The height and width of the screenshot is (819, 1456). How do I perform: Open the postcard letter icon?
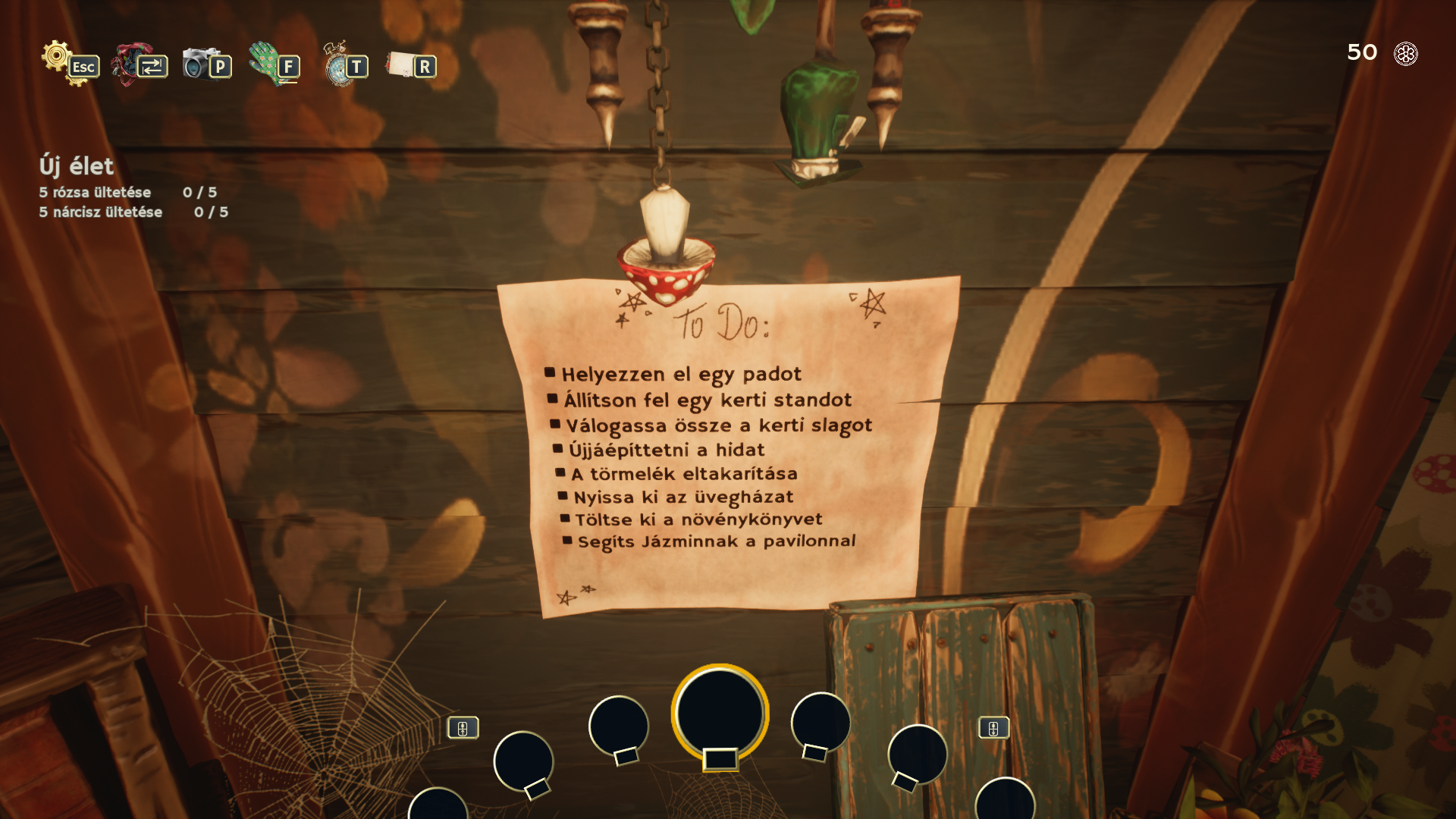[x=400, y=64]
